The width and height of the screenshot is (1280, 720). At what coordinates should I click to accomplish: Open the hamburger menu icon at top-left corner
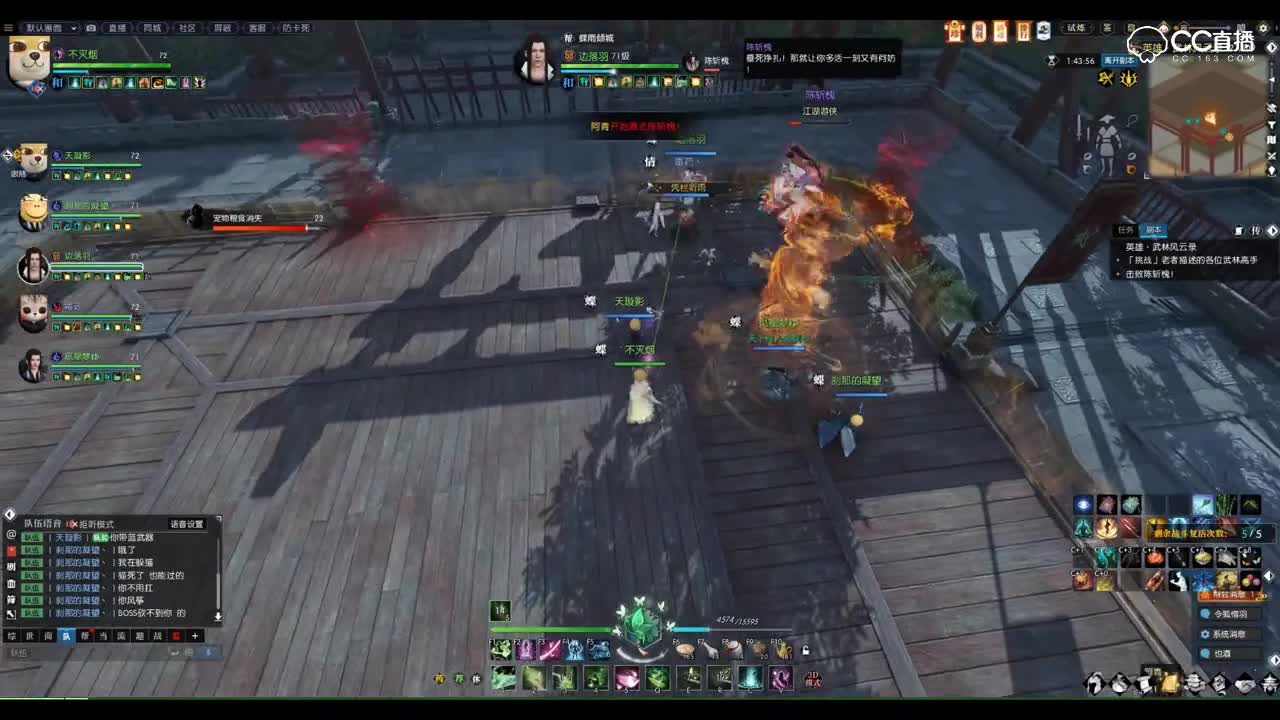[x=7, y=27]
